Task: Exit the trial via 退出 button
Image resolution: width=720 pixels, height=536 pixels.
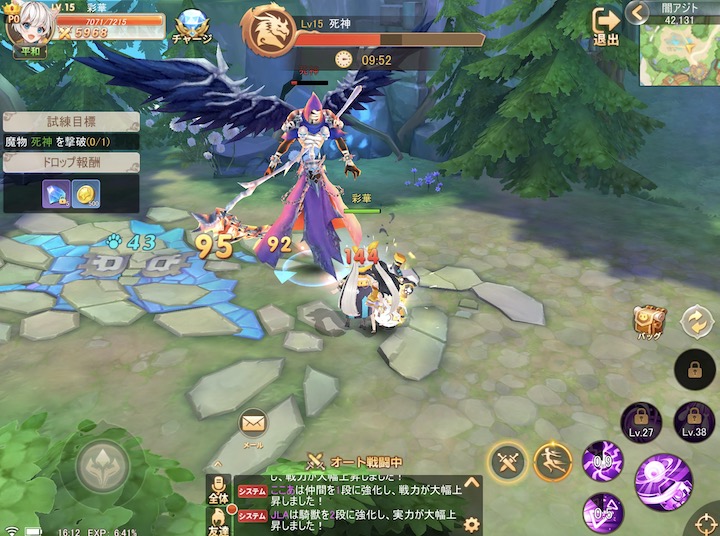Action: point(606,25)
